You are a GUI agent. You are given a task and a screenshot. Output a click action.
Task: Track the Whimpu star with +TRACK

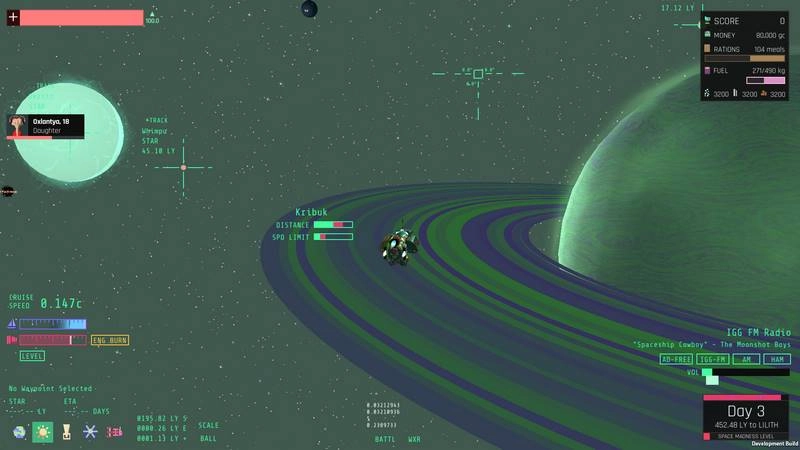coord(157,120)
